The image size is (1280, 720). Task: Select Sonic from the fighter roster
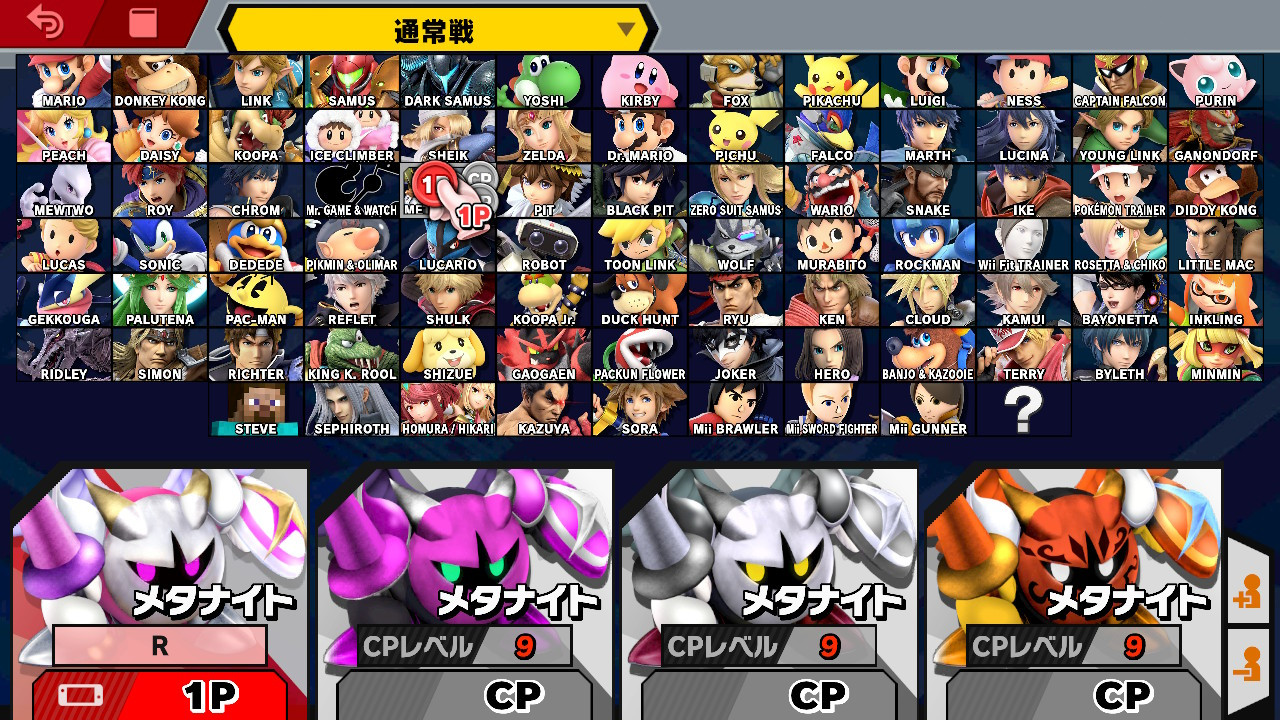[x=159, y=243]
